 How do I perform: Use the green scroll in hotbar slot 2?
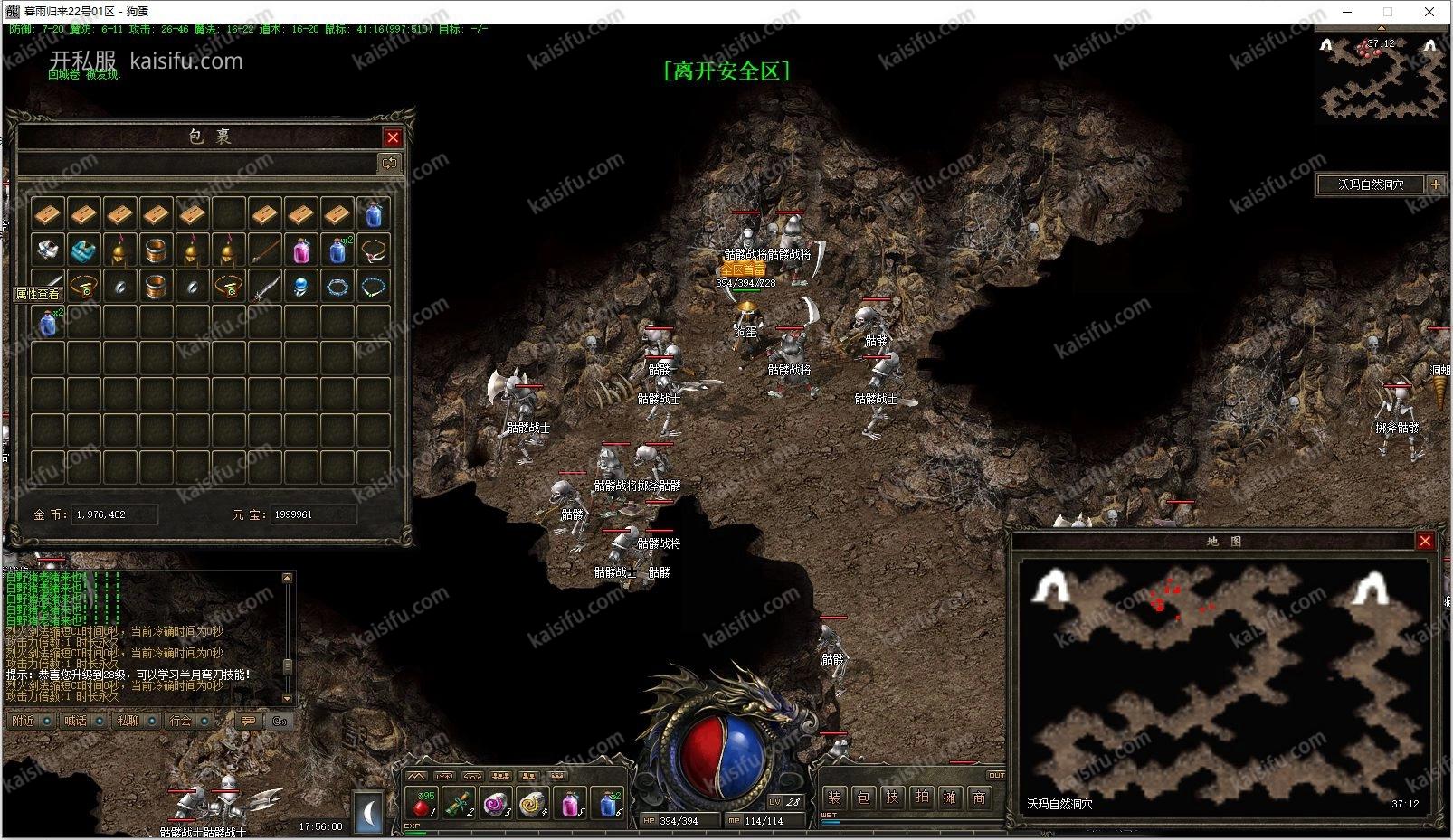tap(459, 804)
